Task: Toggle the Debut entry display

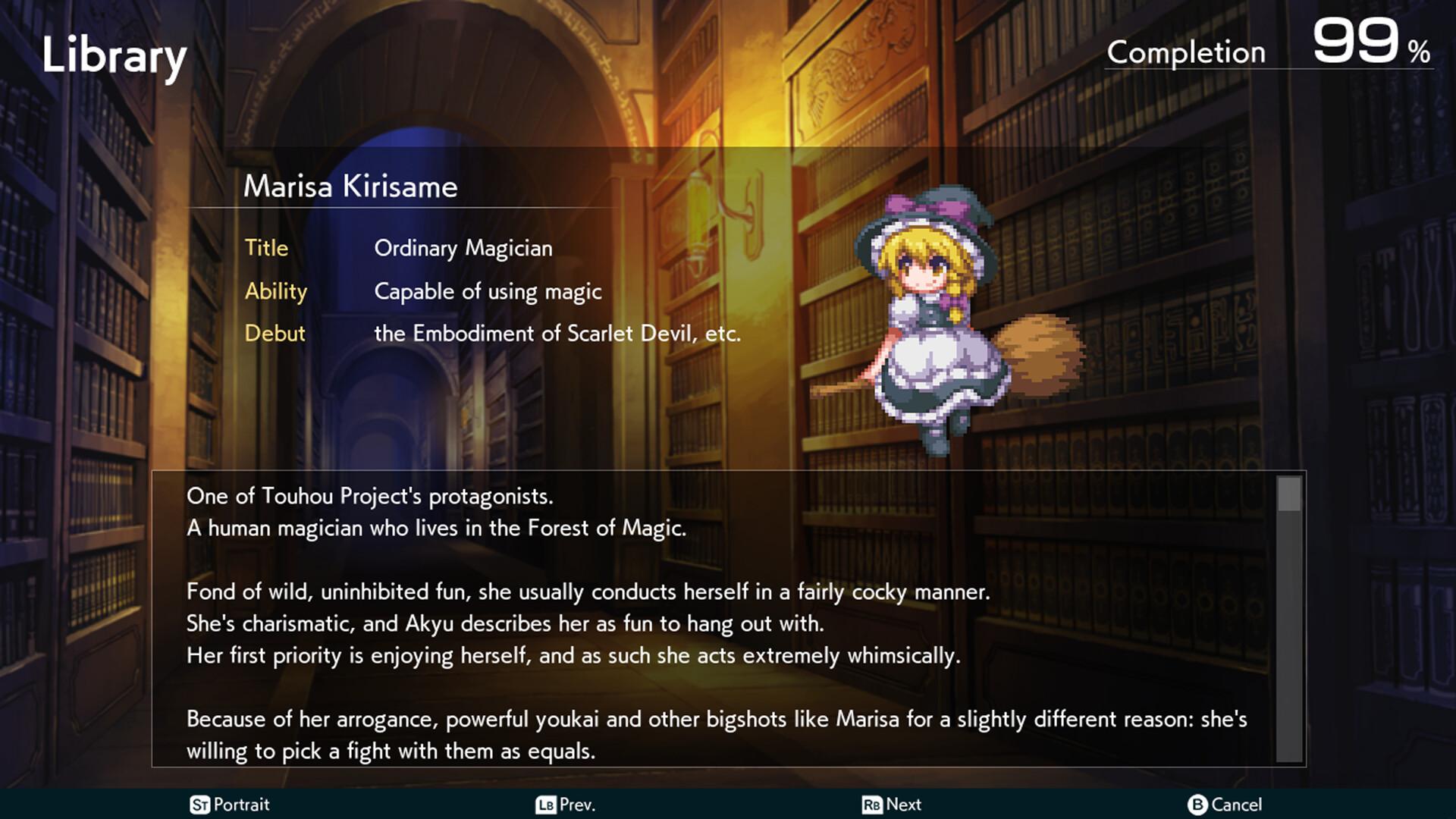Action: (x=275, y=333)
